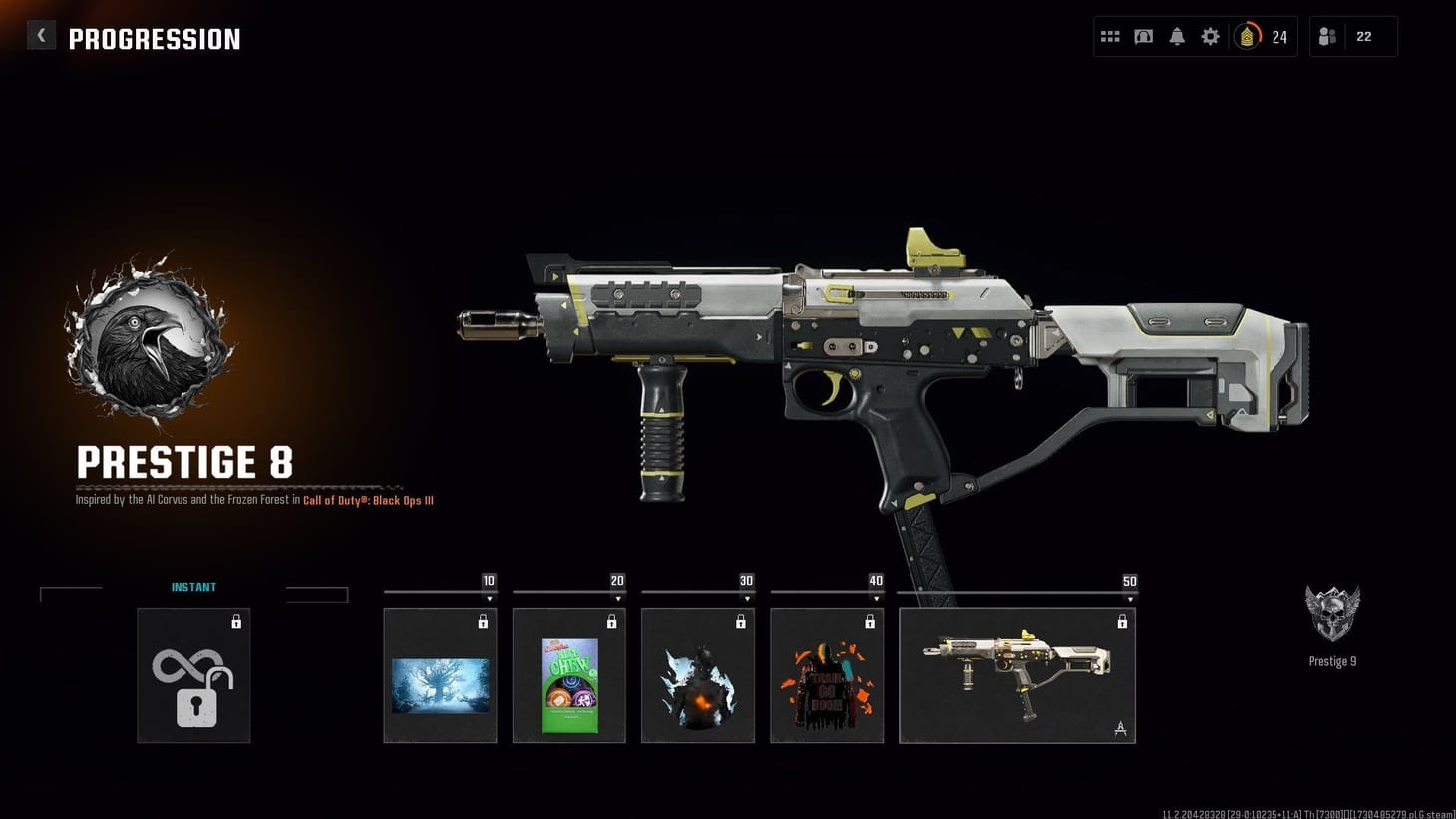Click the back arrow beside PROGRESSION
1456x819 pixels.
pyautogui.click(x=41, y=34)
